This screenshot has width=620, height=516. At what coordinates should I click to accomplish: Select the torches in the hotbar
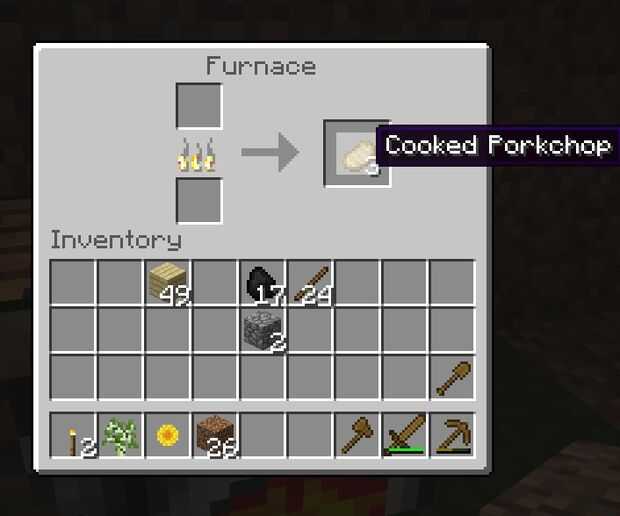coord(74,436)
